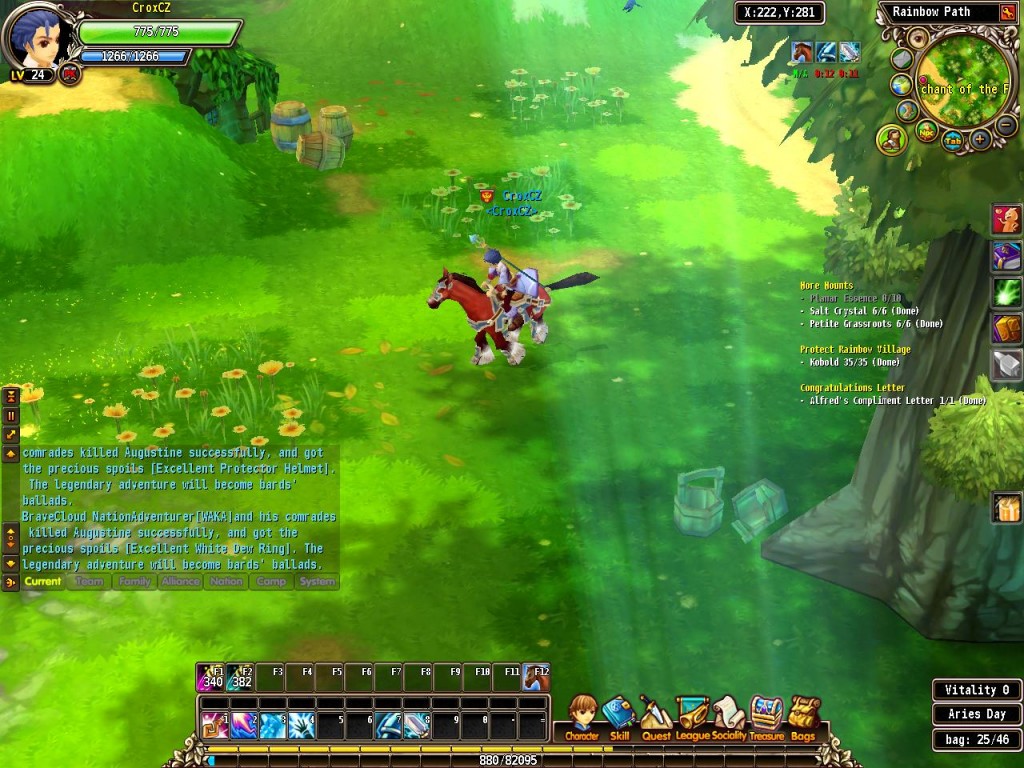
Task: Open the world map globe icon
Action: (x=901, y=85)
